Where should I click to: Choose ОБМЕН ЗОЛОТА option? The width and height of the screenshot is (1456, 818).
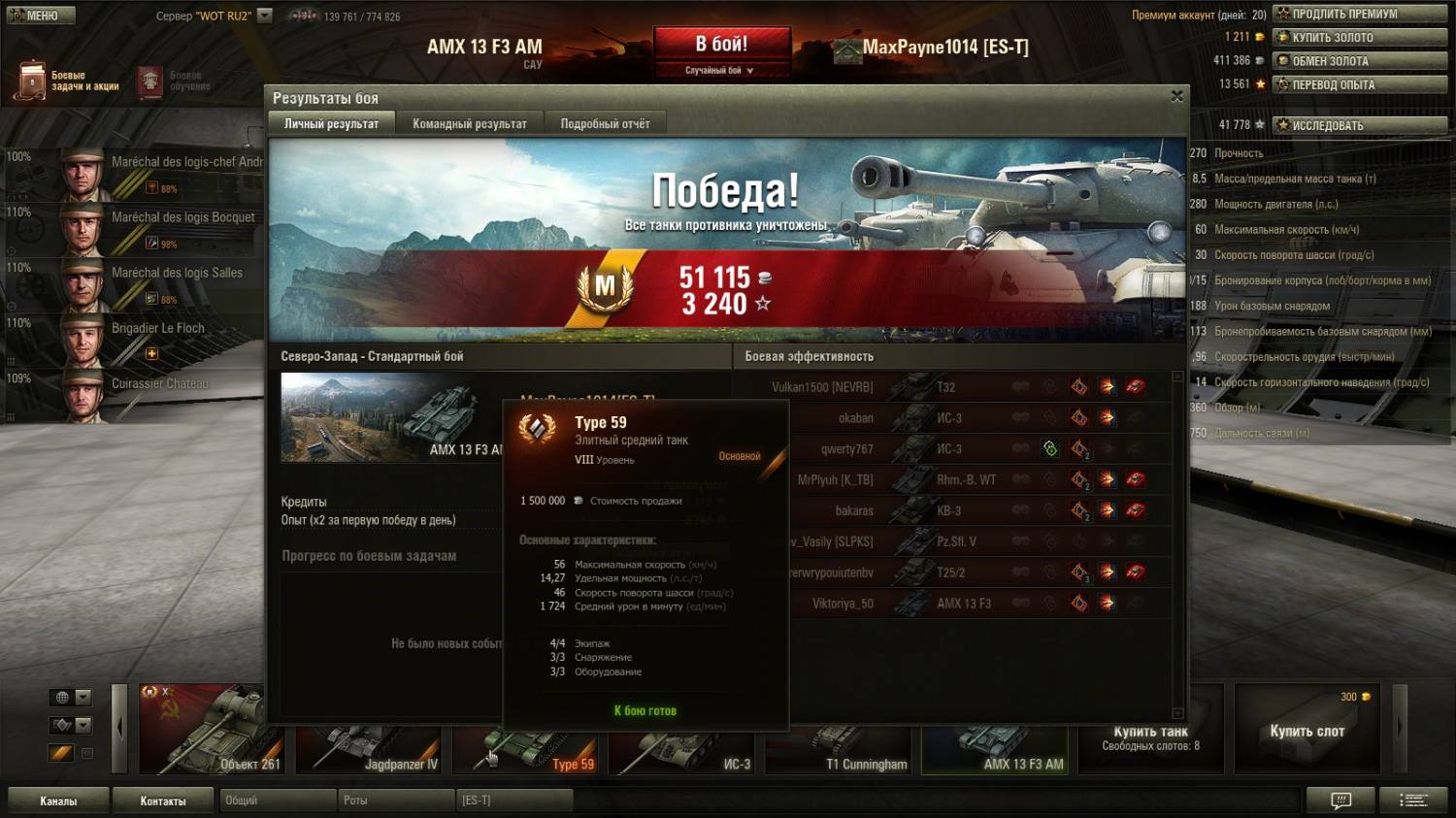point(1359,60)
